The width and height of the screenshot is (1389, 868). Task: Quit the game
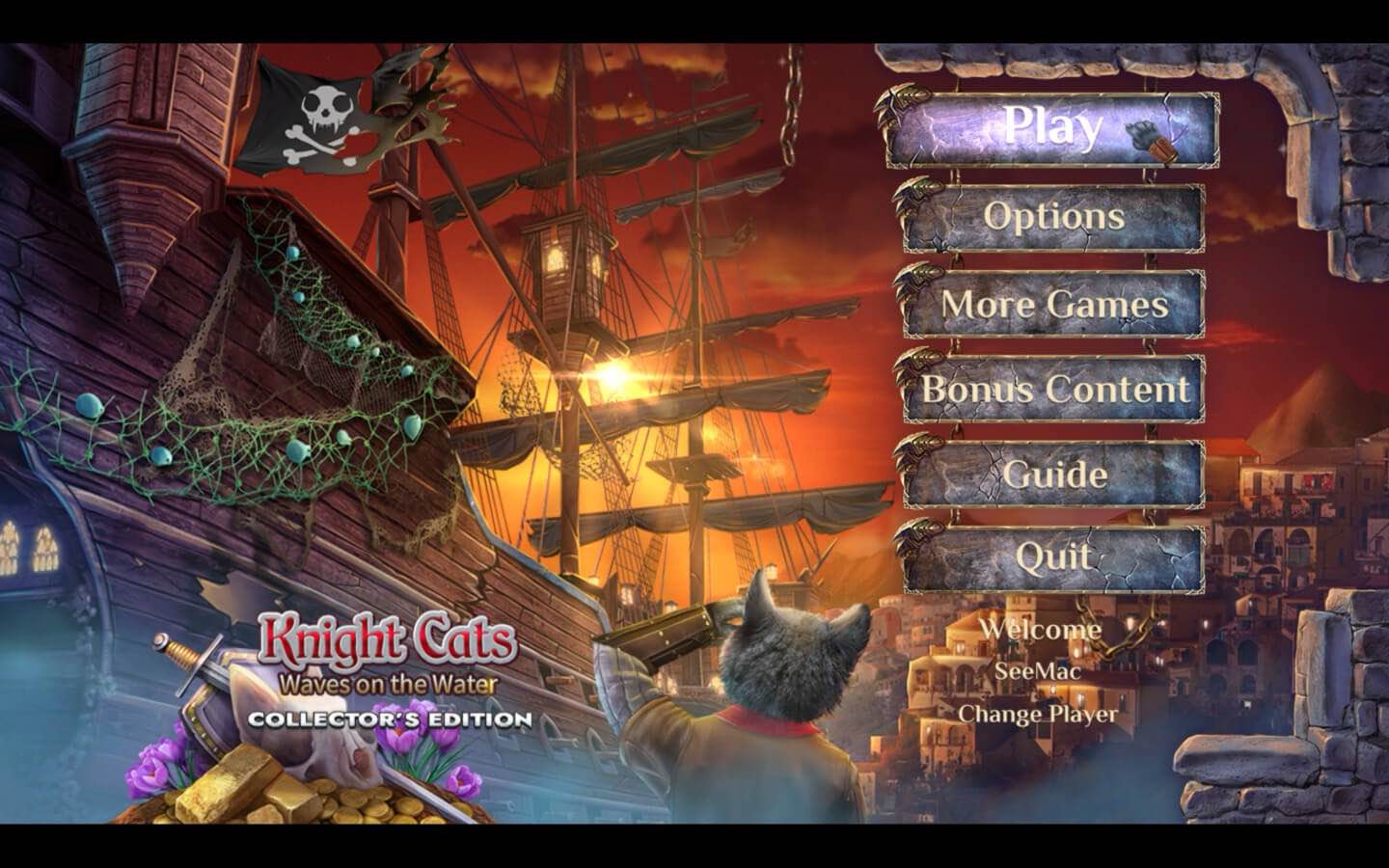coord(1054,557)
